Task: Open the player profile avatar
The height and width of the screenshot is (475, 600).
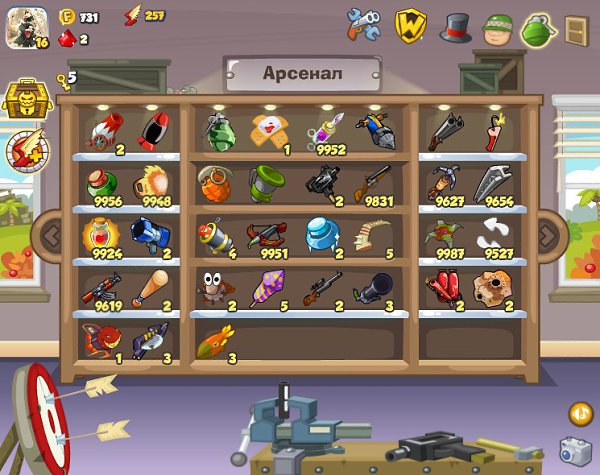Action: (x=27, y=27)
